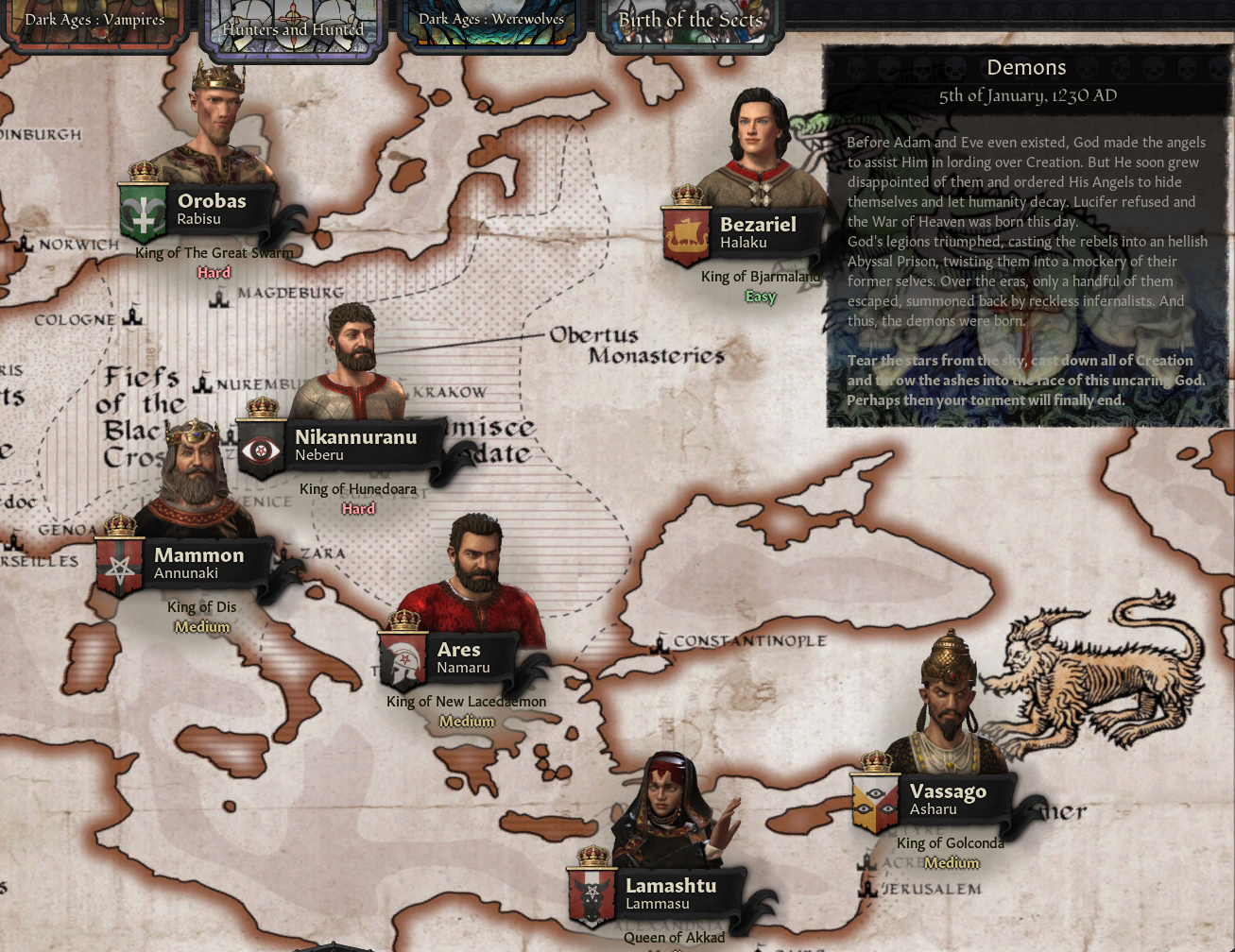This screenshot has height=952, width=1235.
Task: Switch to the Dark Ages: Werewolves bookmark
Action: [x=491, y=19]
